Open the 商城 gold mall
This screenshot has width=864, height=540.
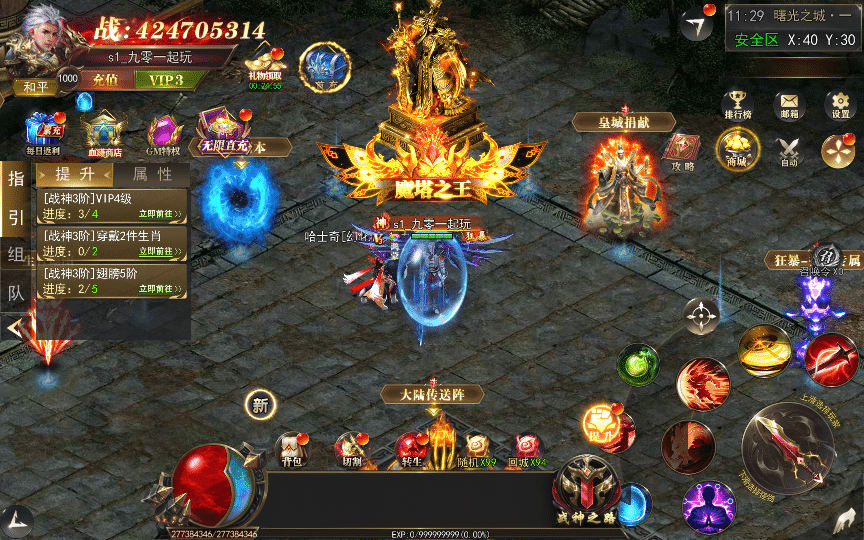[737, 150]
